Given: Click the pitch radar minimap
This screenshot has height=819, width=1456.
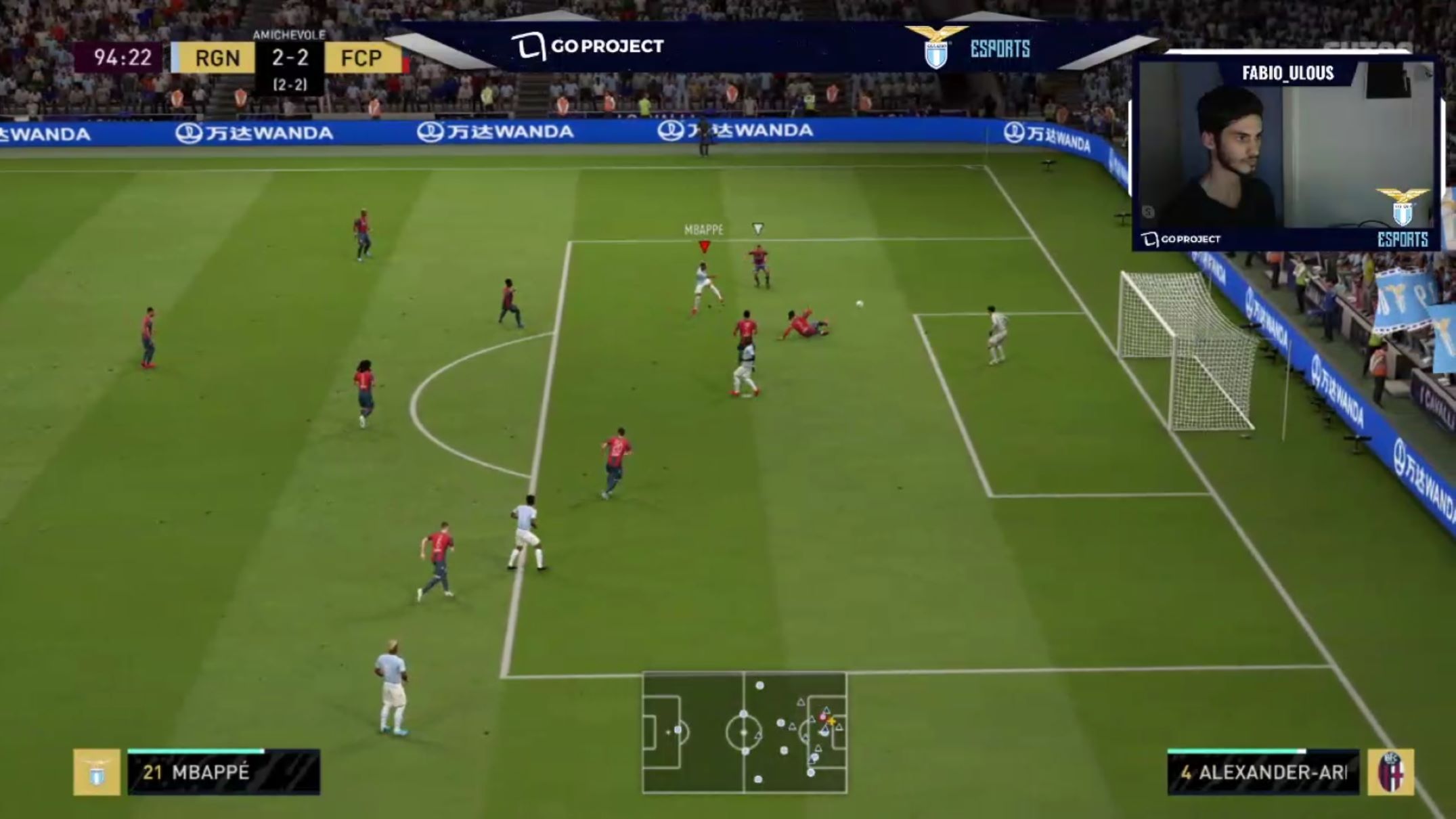Looking at the screenshot, I should (744, 732).
